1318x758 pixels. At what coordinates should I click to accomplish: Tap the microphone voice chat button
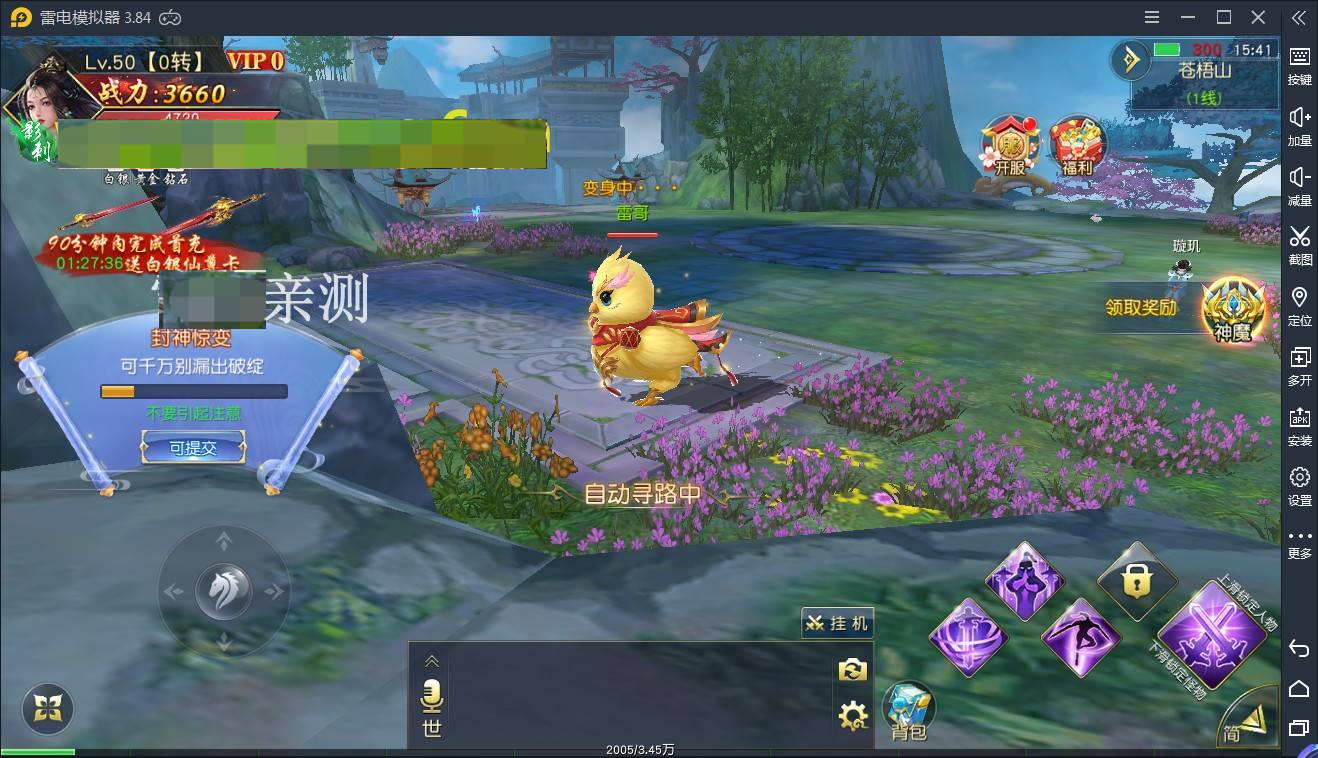pyautogui.click(x=432, y=695)
